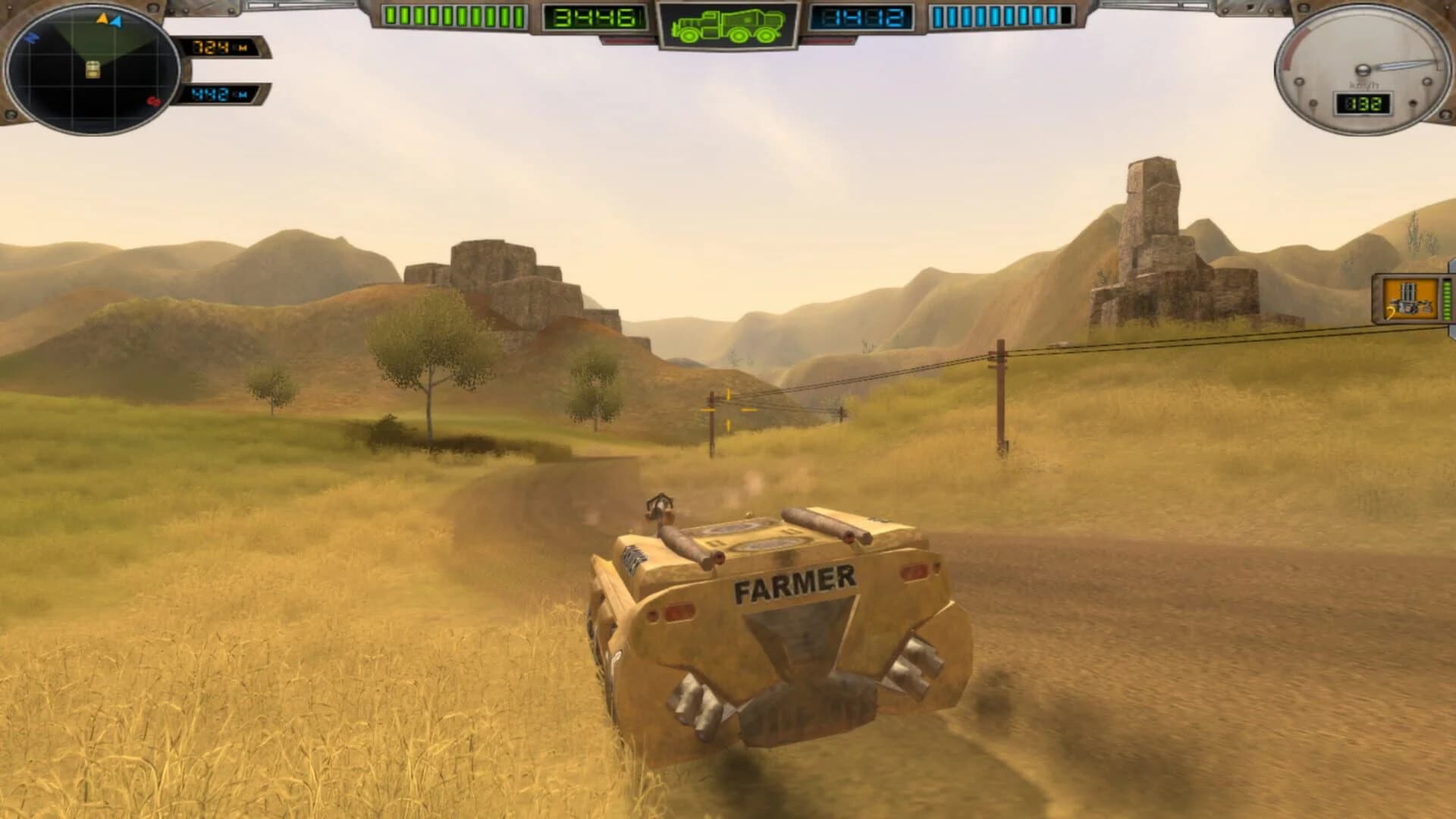Click the green truck silhouette vehicle status icon
The width and height of the screenshot is (1456, 819).
728,27
